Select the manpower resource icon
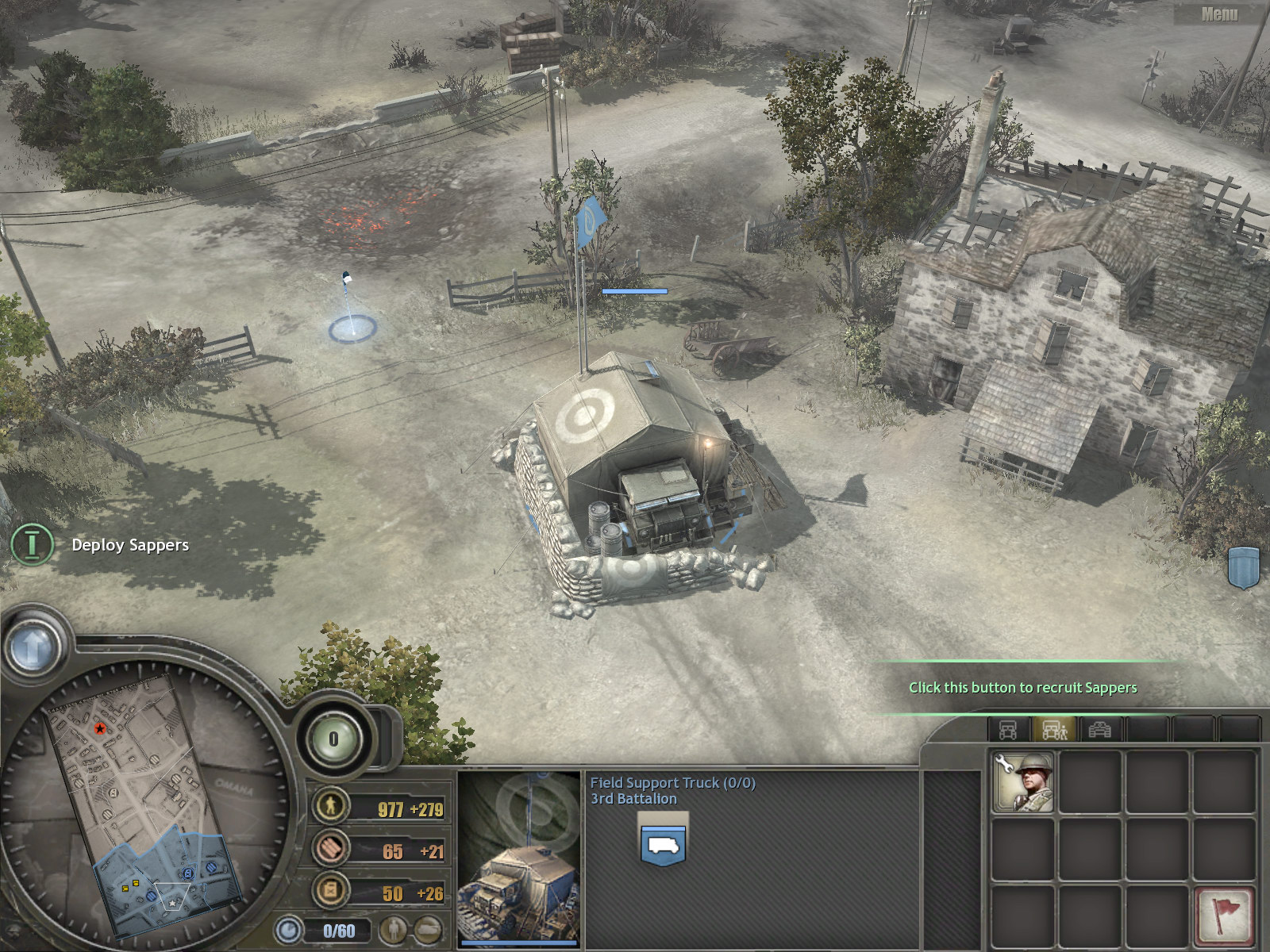Viewport: 1270px width, 952px height. click(x=330, y=806)
